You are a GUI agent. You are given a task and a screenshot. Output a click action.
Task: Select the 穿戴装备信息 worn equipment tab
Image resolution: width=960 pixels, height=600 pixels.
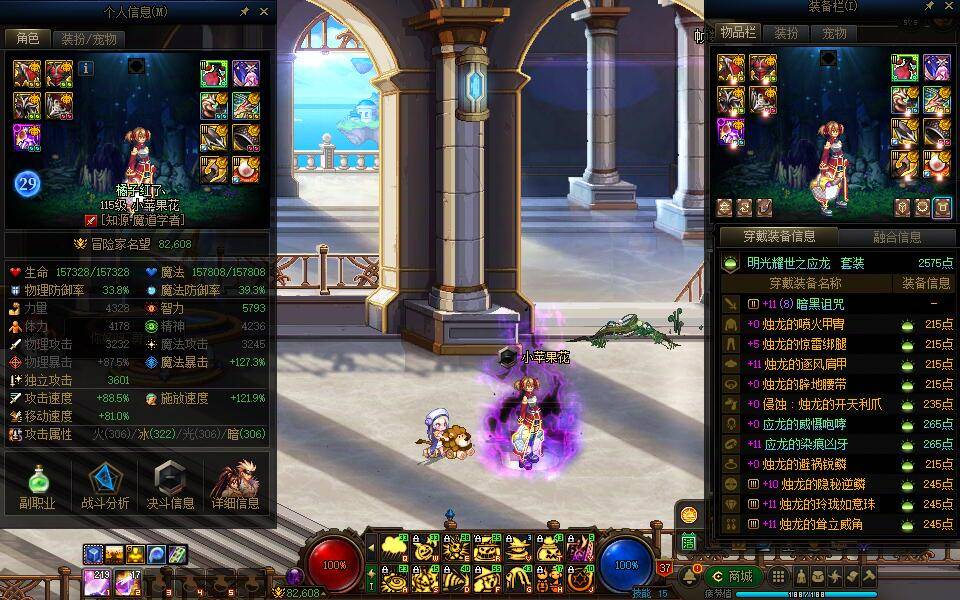pos(779,237)
